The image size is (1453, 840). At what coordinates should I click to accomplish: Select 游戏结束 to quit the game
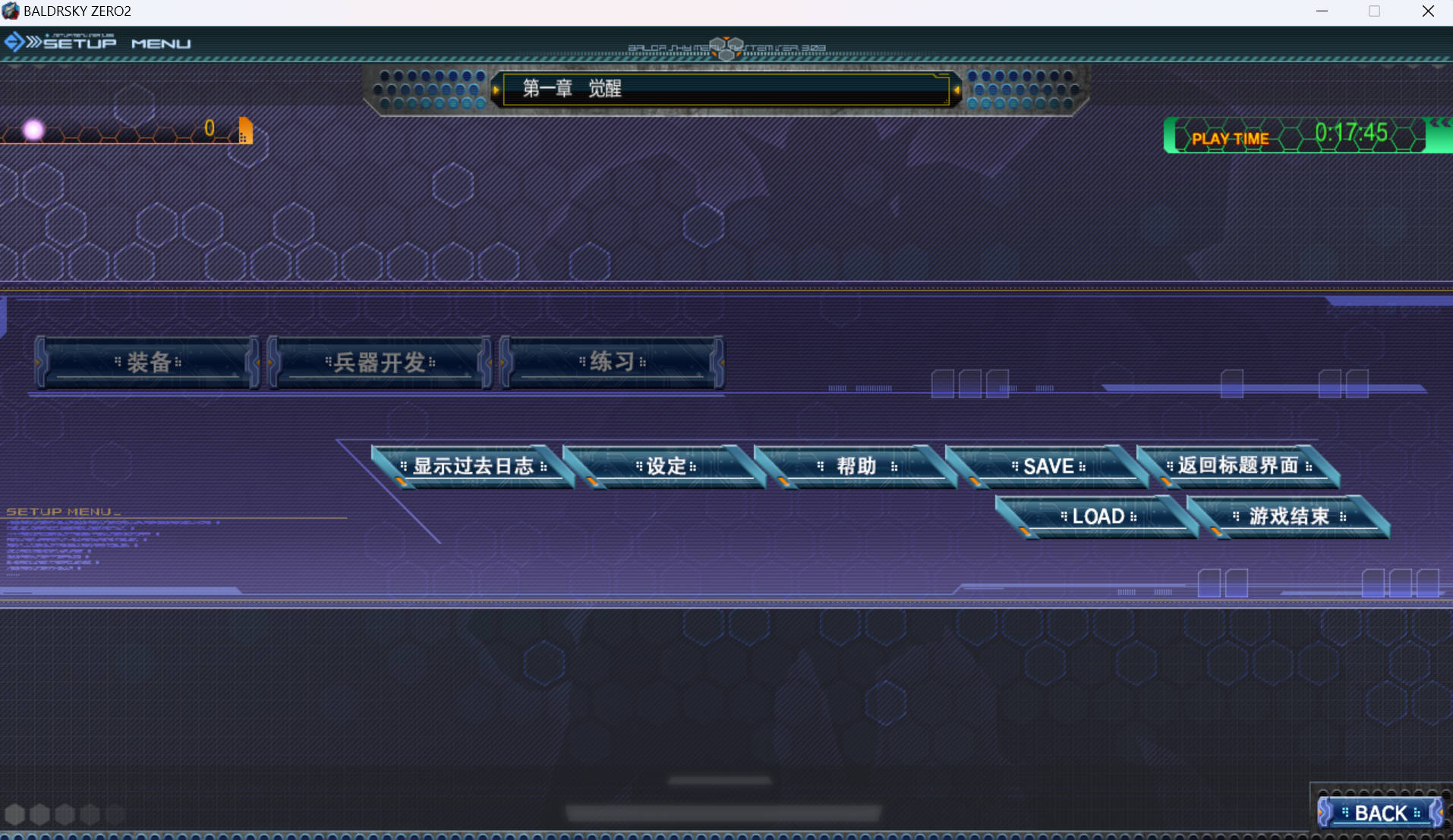tap(1289, 517)
